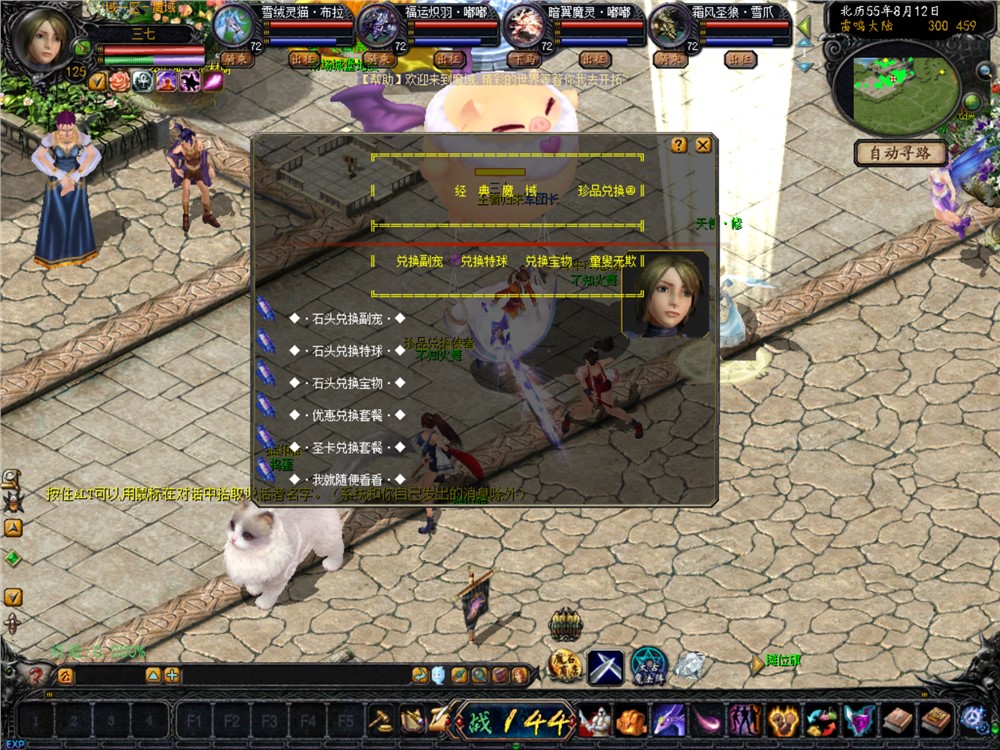Select the 暗翼魔灵·嘟嘟 pet portrait

pyautogui.click(x=523, y=26)
